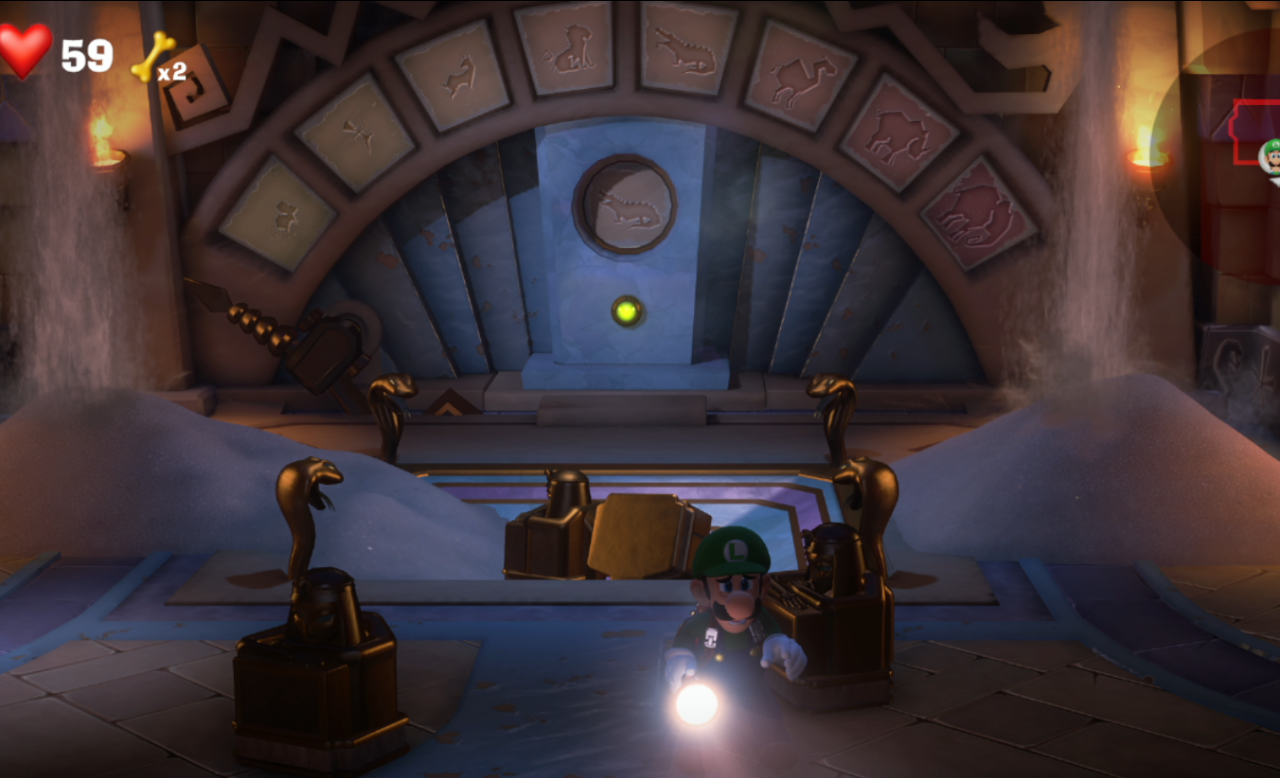Image resolution: width=1280 pixels, height=778 pixels.
Task: Click the golden bone item icon
Action: (x=152, y=56)
